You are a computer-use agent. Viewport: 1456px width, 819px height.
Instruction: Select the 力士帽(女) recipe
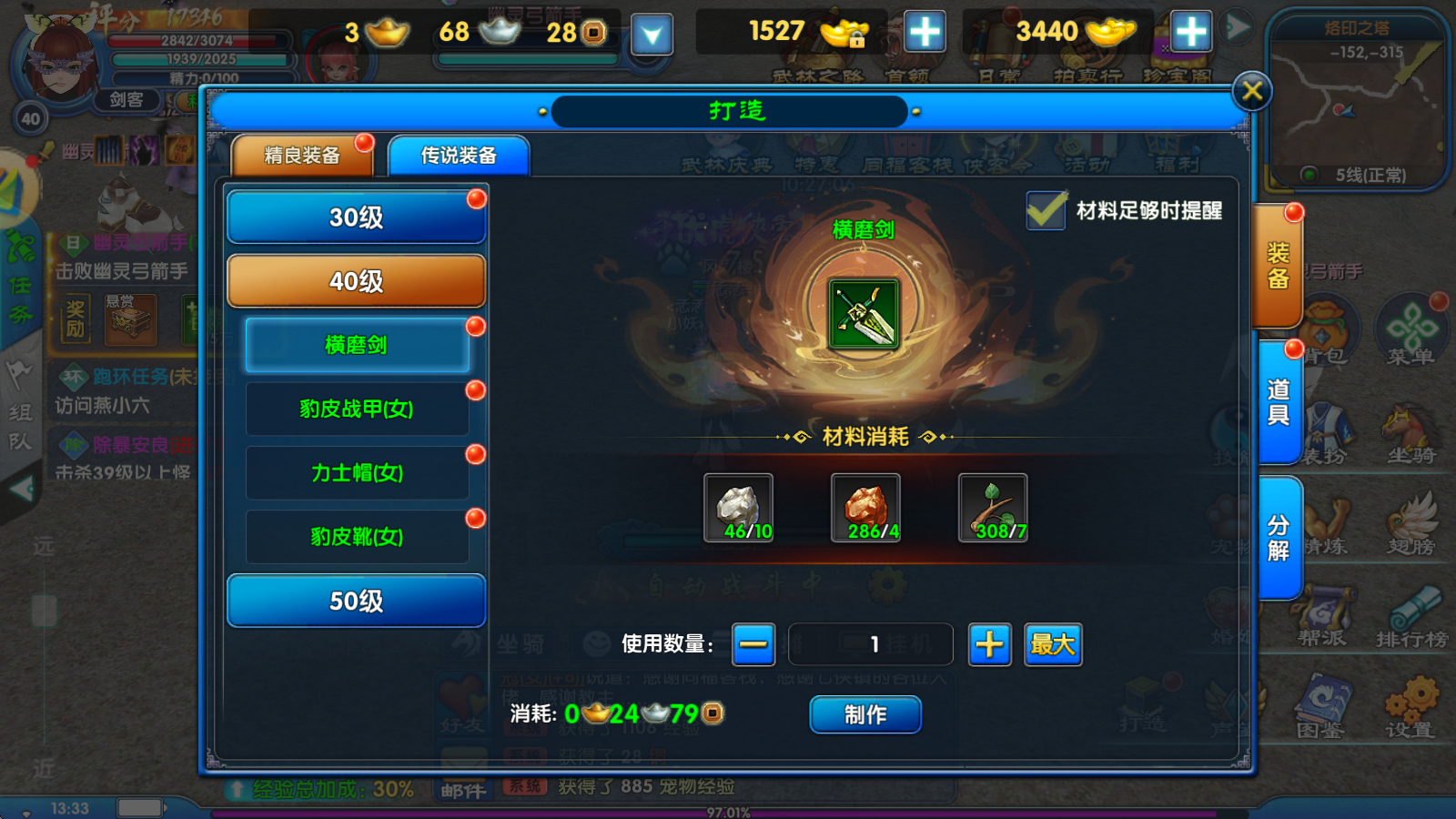point(357,472)
